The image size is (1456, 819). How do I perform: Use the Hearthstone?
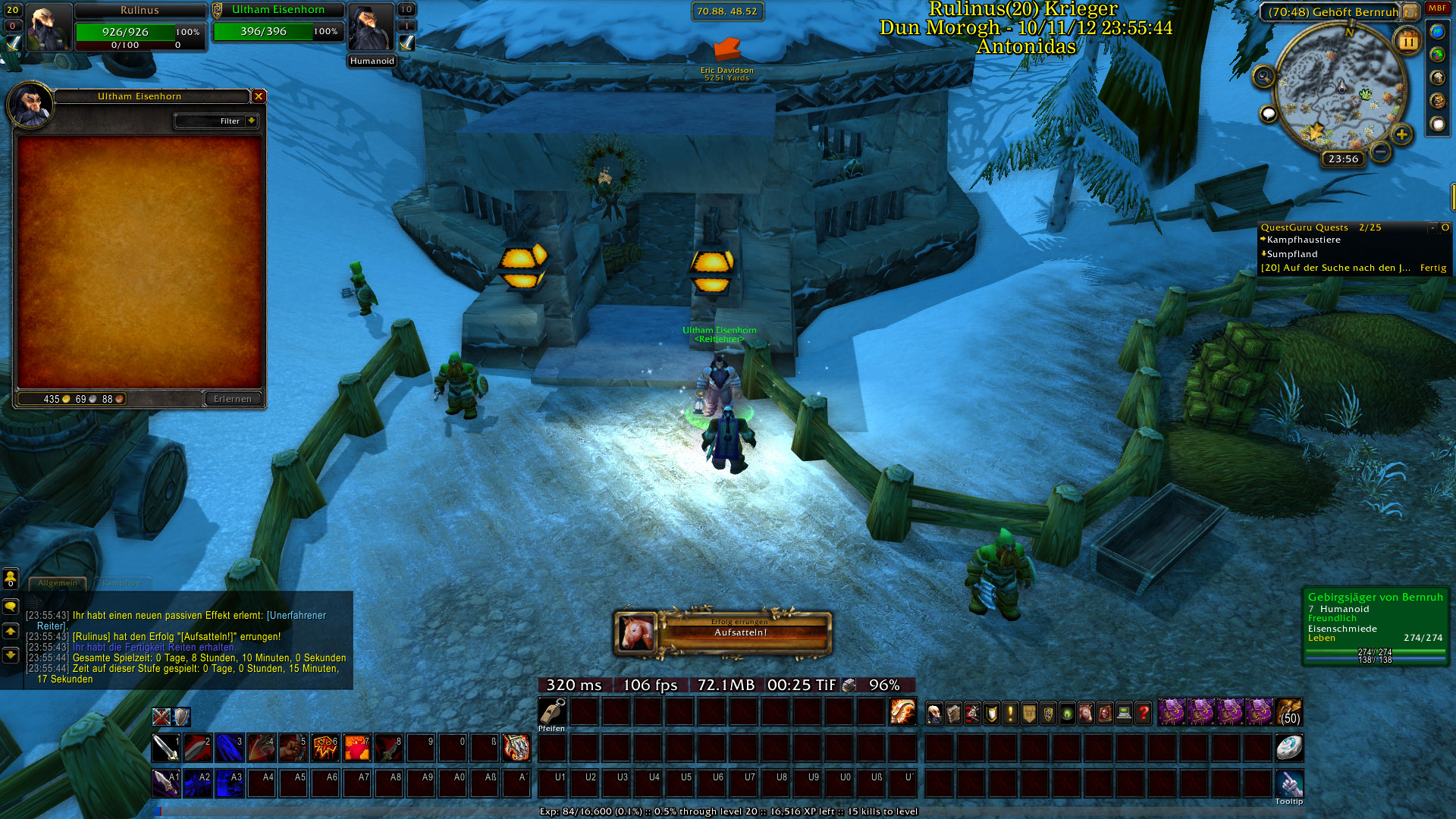1288,747
